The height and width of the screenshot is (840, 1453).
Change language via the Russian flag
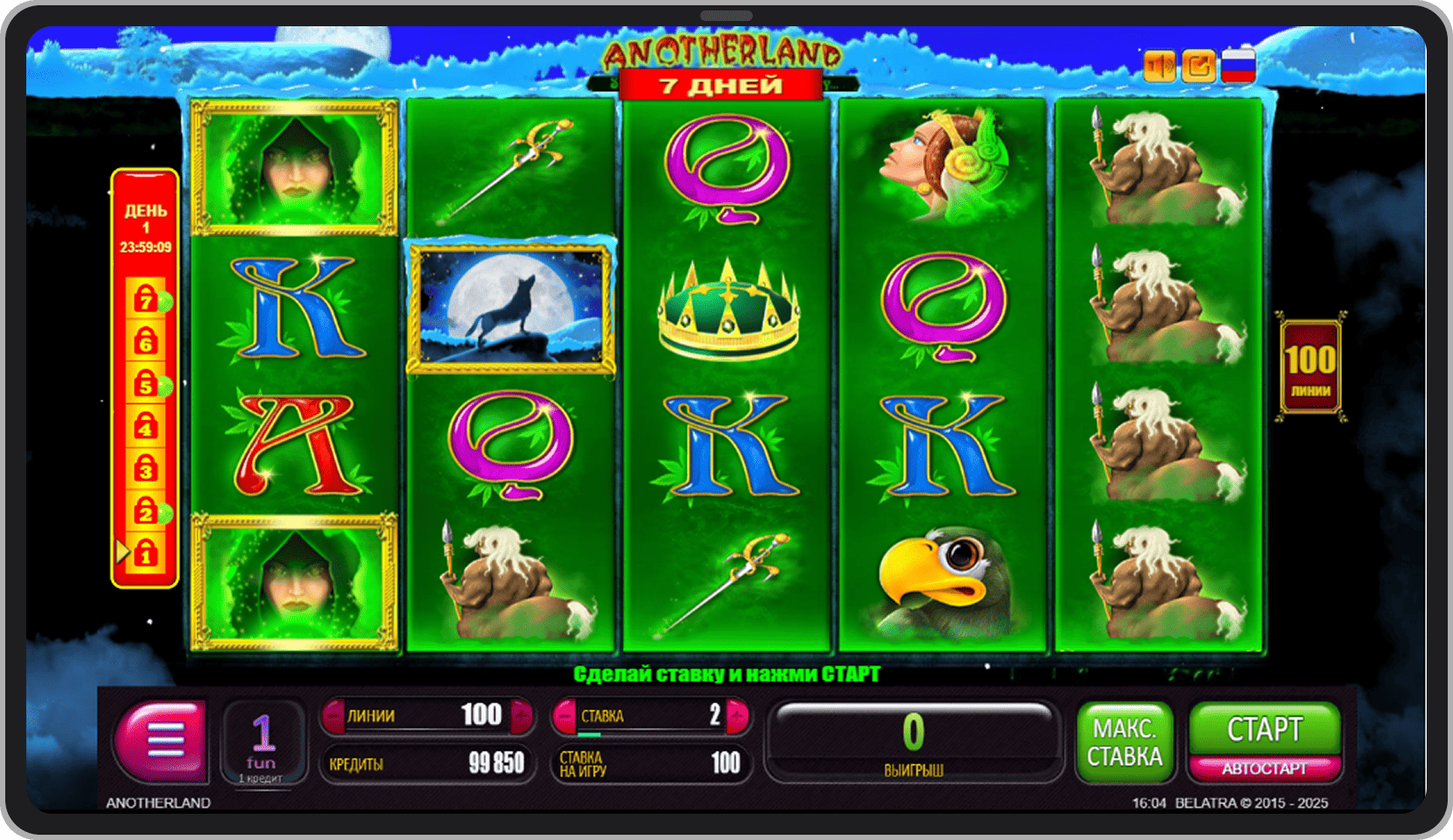pos(1238,66)
